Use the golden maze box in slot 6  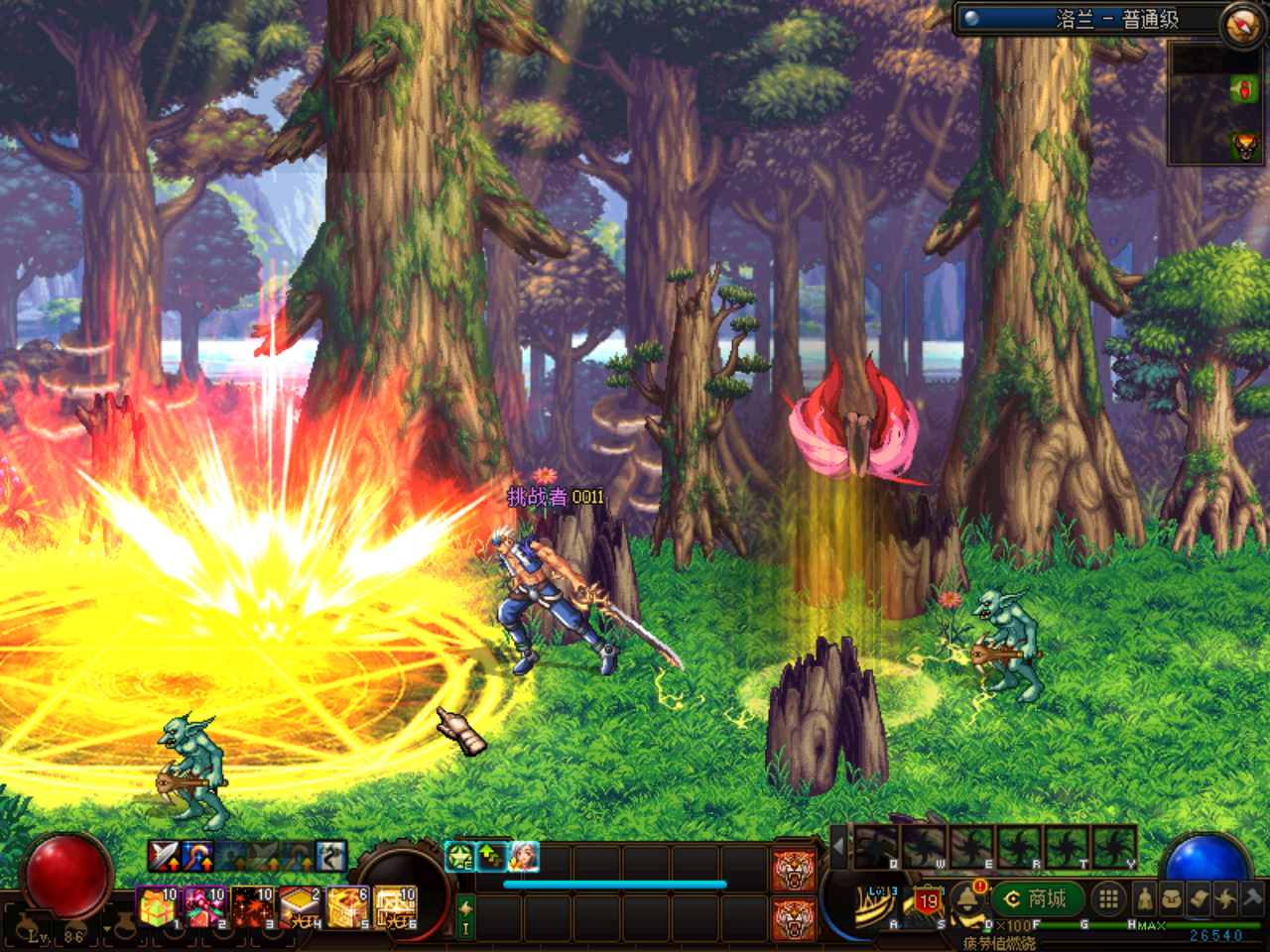[395, 907]
